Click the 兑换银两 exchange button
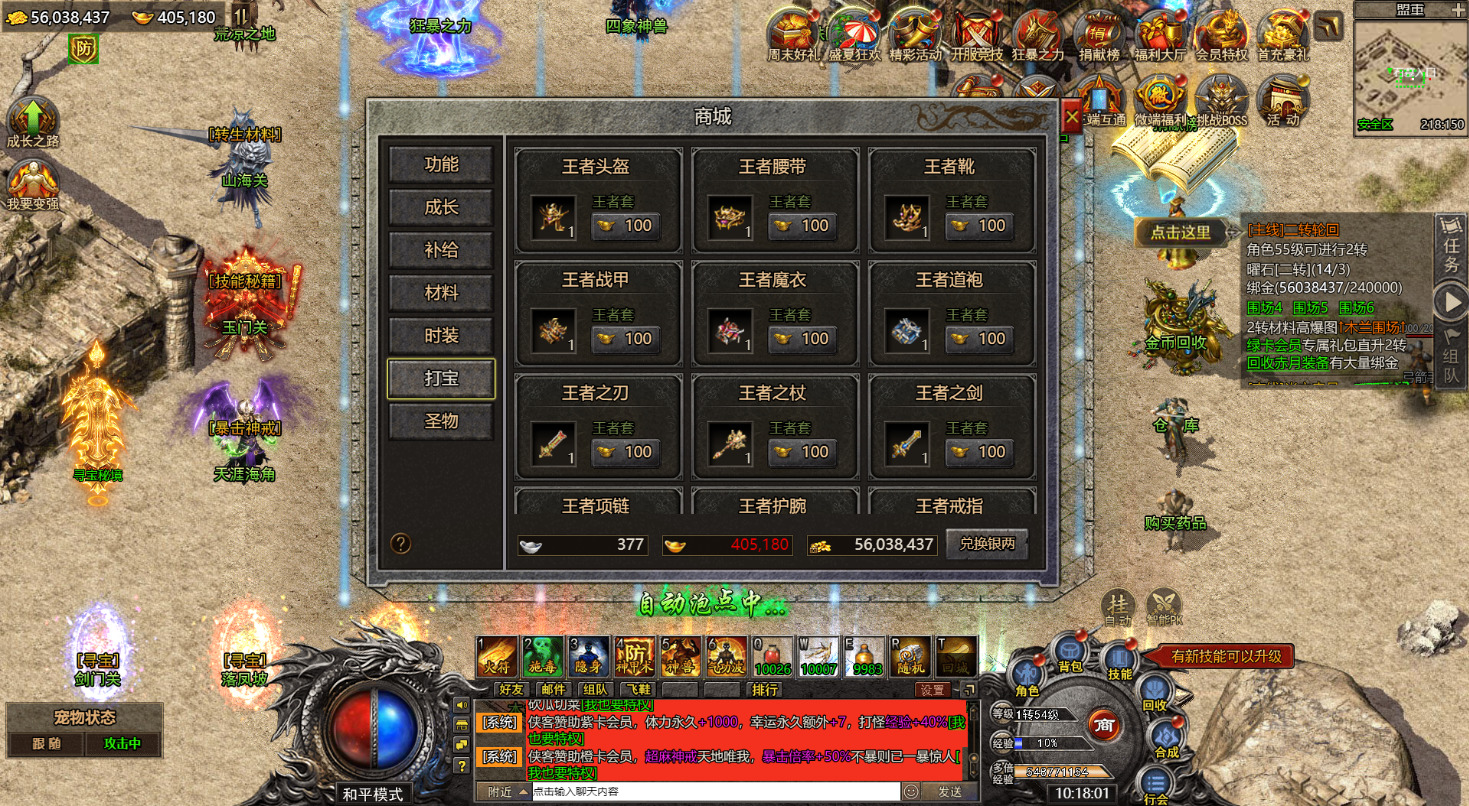This screenshot has height=806, width=1469. [x=986, y=543]
